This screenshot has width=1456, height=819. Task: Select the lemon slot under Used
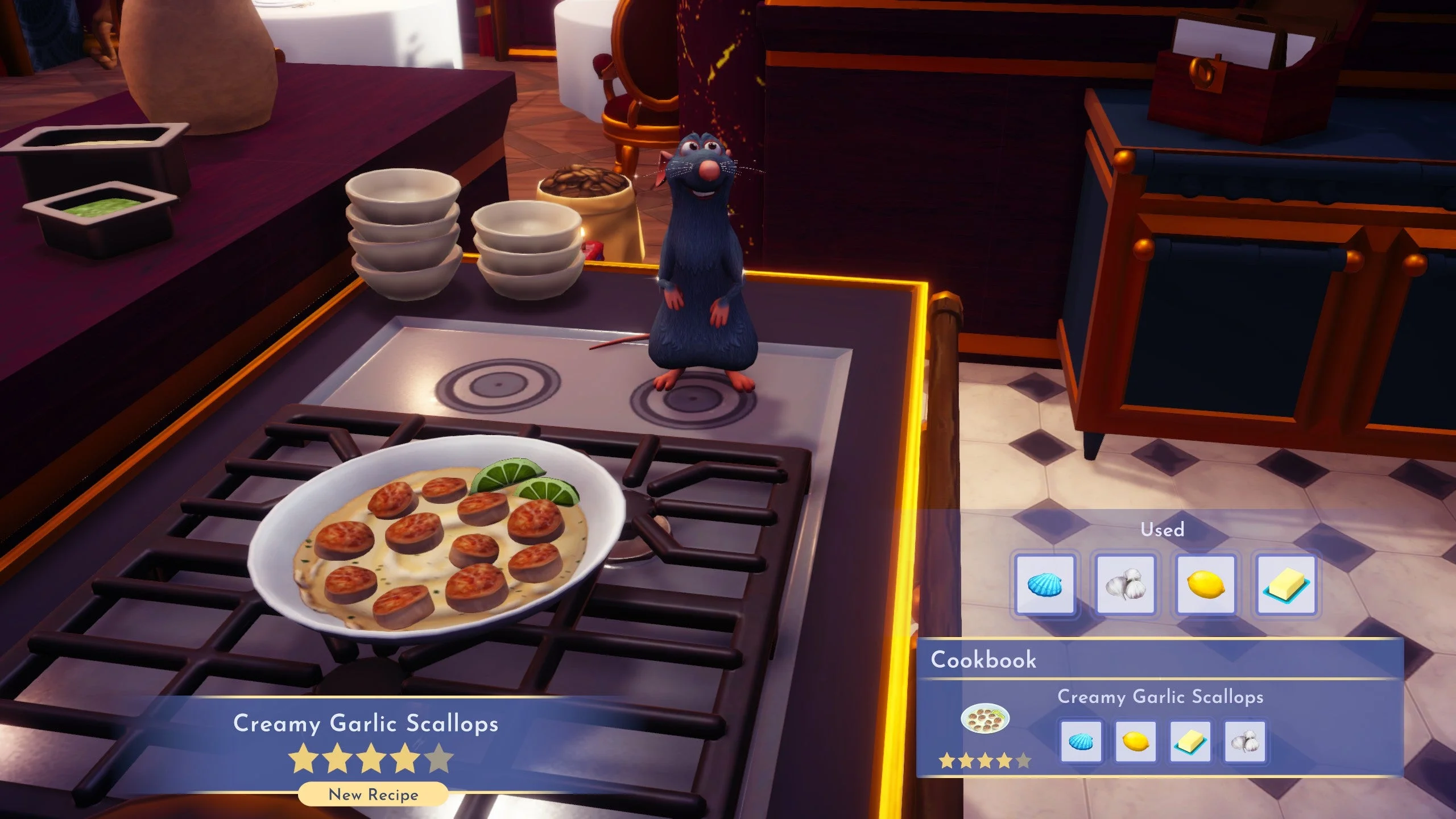coord(1205,585)
